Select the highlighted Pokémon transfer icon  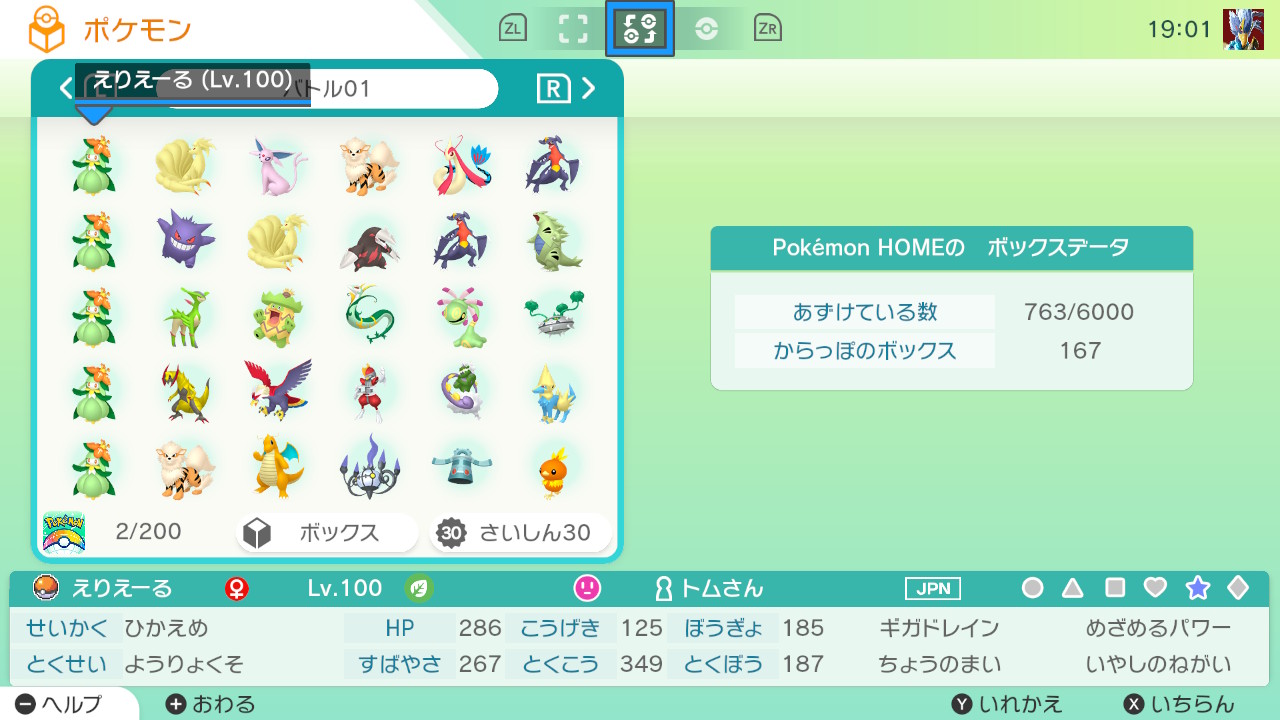pyautogui.click(x=639, y=28)
